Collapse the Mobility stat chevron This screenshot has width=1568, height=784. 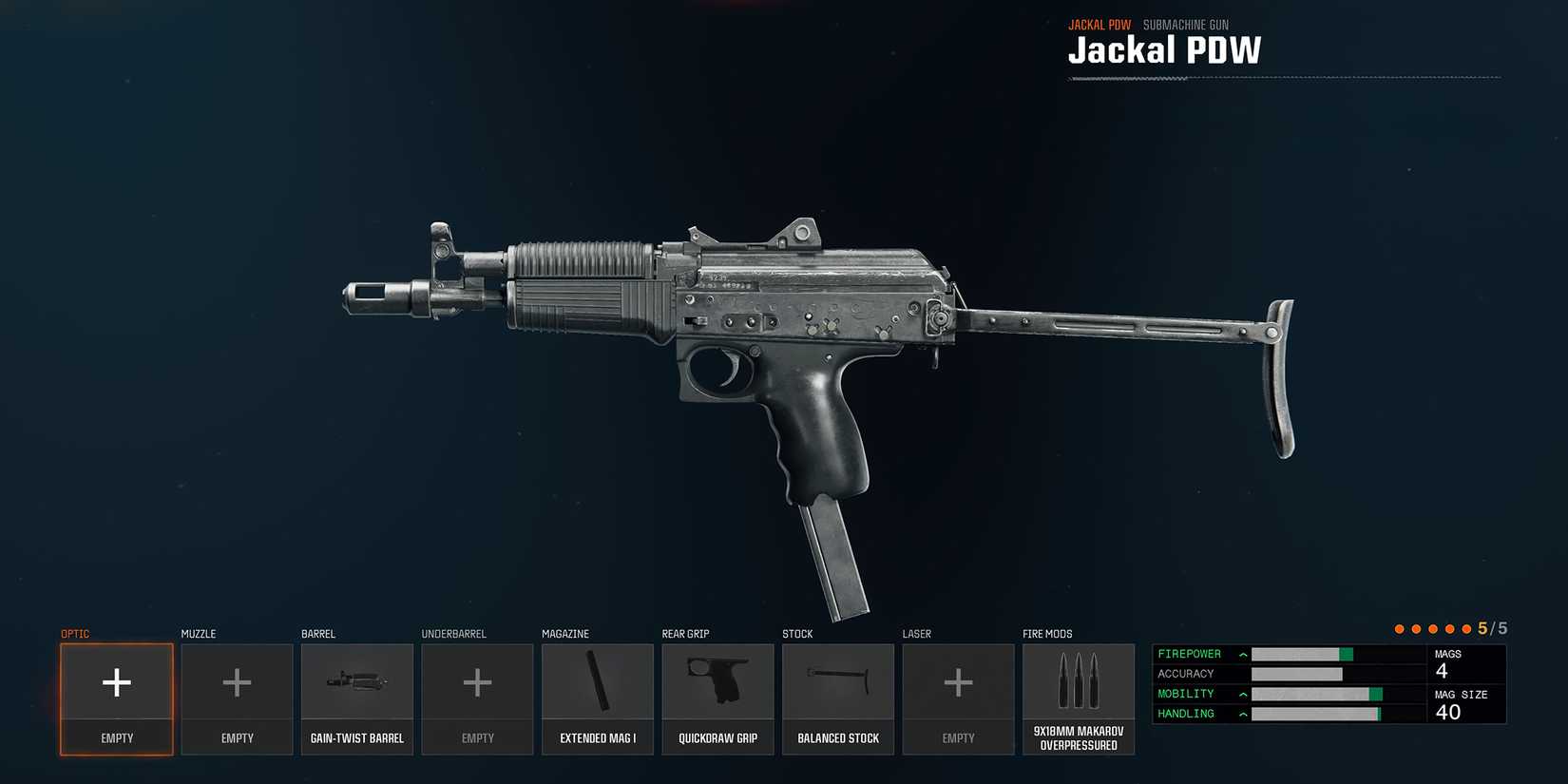[1241, 694]
